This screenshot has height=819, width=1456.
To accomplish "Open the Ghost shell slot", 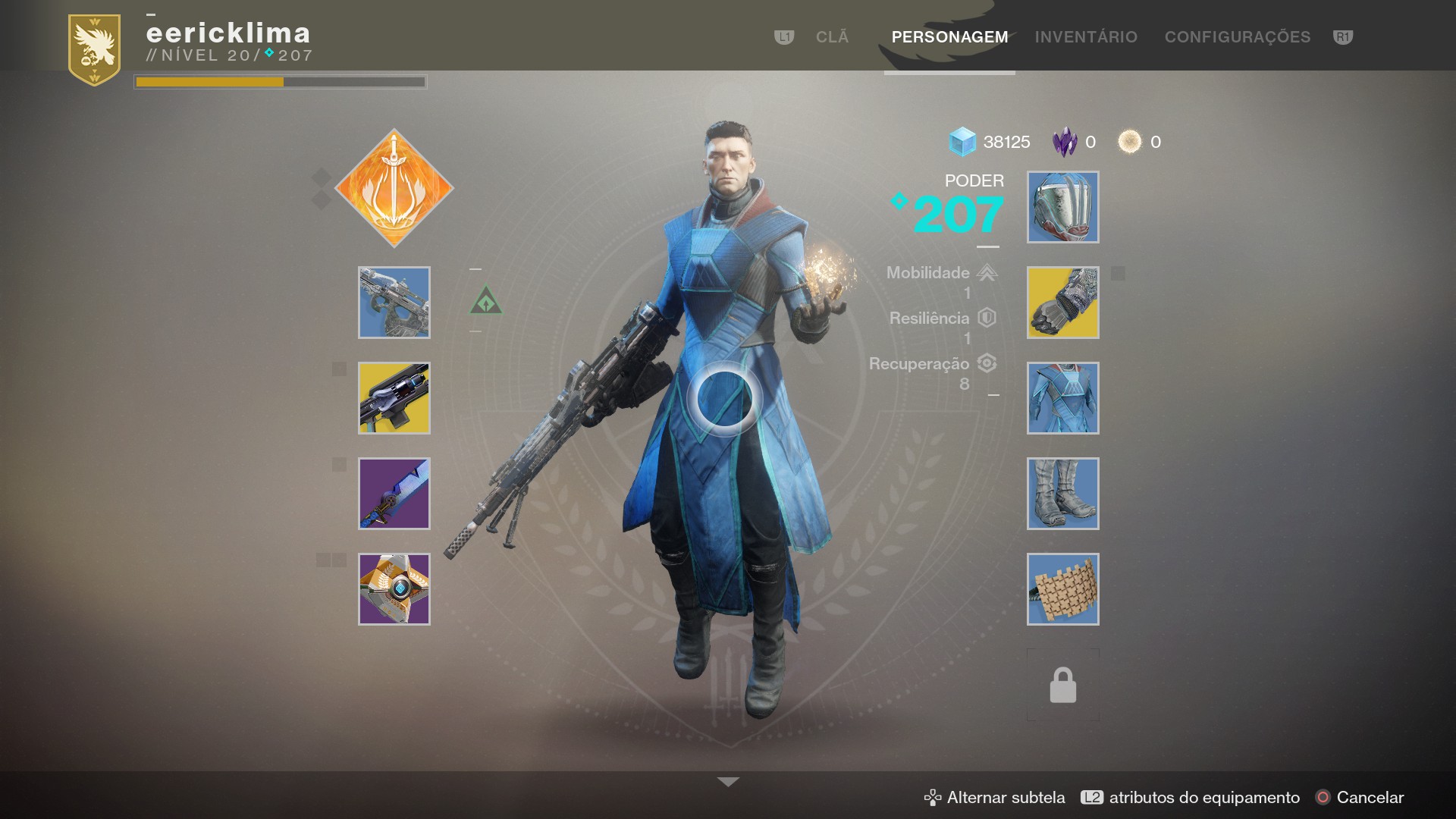I will (394, 589).
